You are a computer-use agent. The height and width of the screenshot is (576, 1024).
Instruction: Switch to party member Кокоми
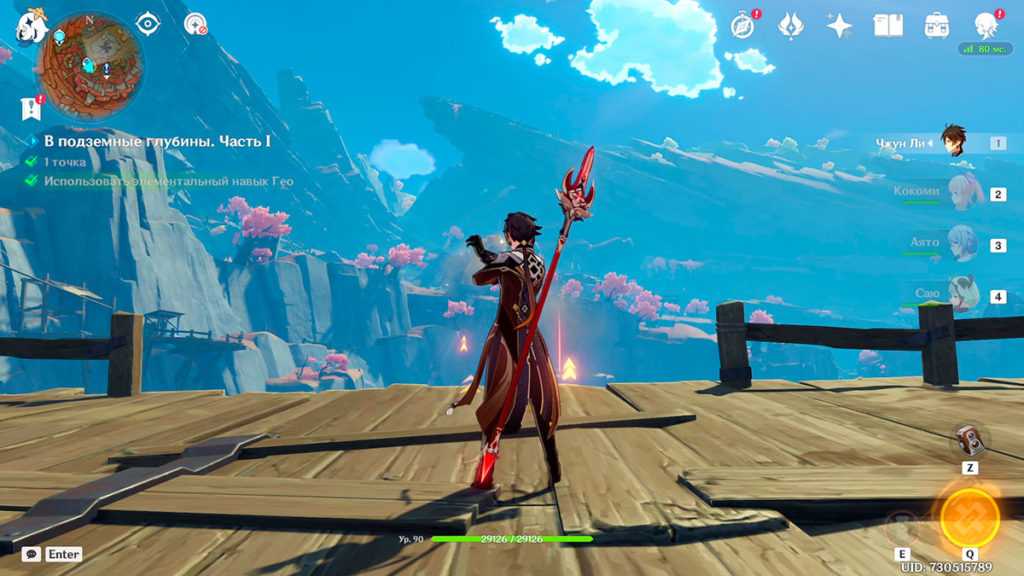963,192
